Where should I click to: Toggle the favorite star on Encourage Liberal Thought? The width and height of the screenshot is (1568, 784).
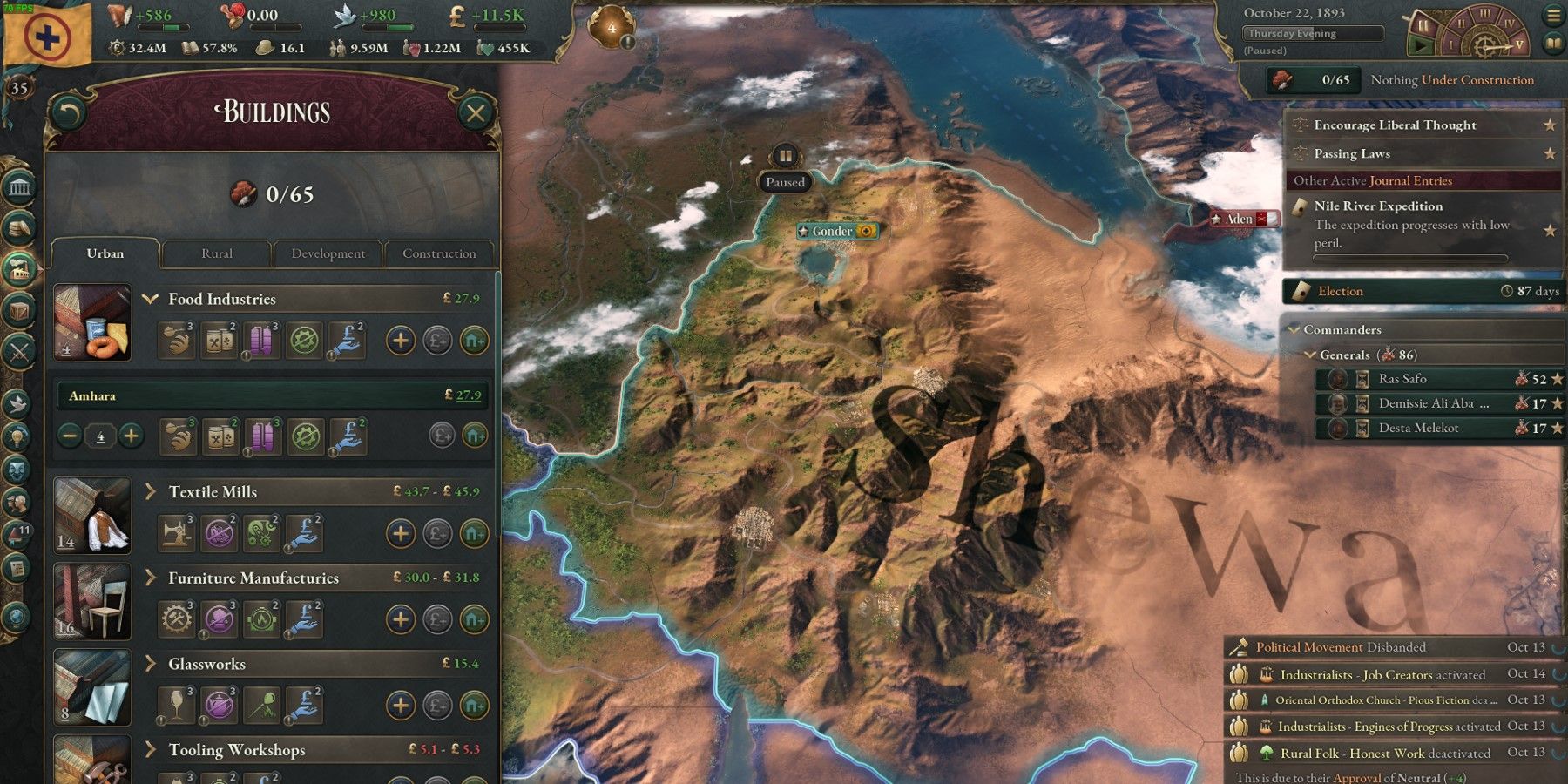pyautogui.click(x=1550, y=125)
